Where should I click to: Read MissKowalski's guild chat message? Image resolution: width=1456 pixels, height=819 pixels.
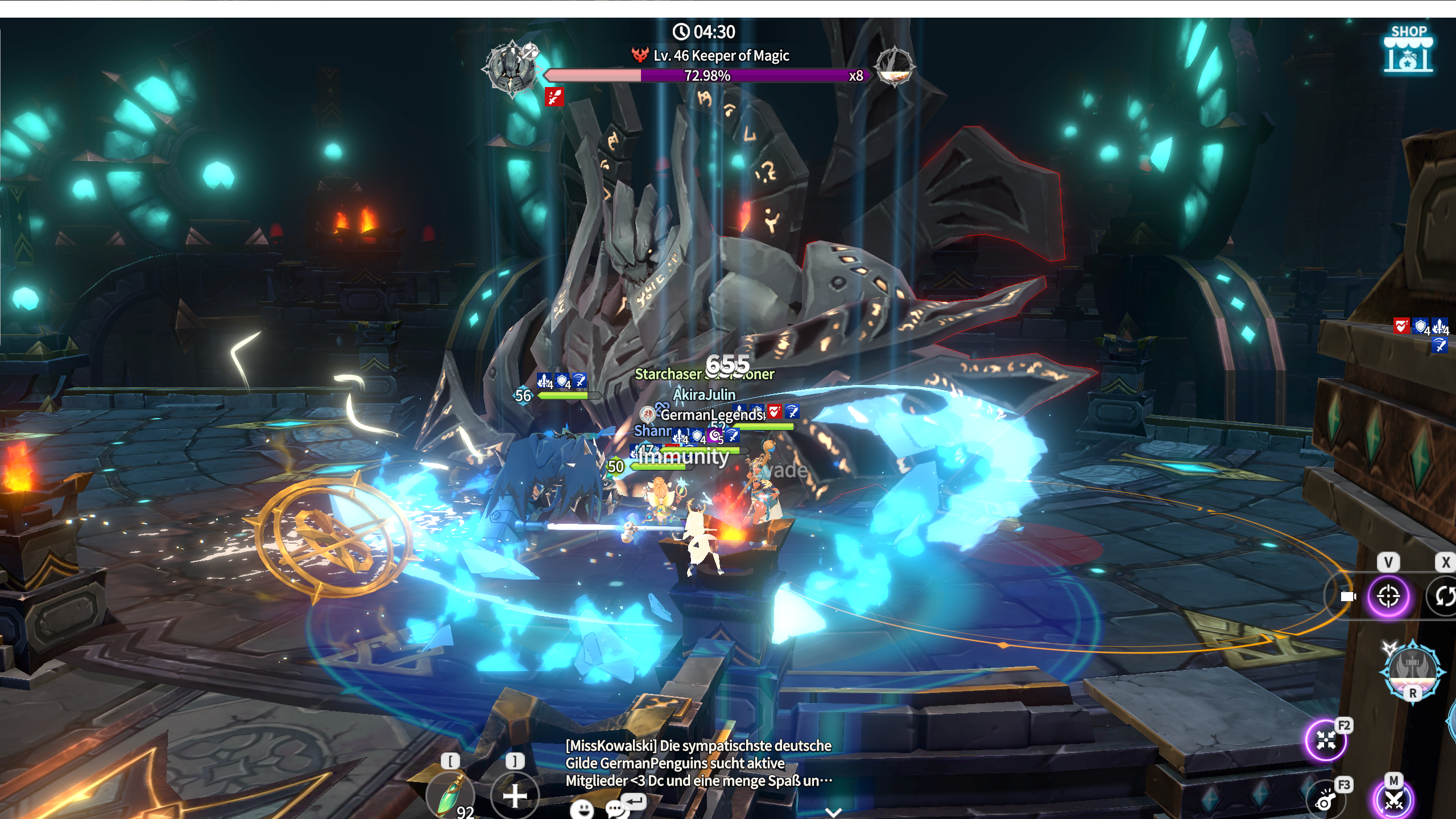click(698, 763)
